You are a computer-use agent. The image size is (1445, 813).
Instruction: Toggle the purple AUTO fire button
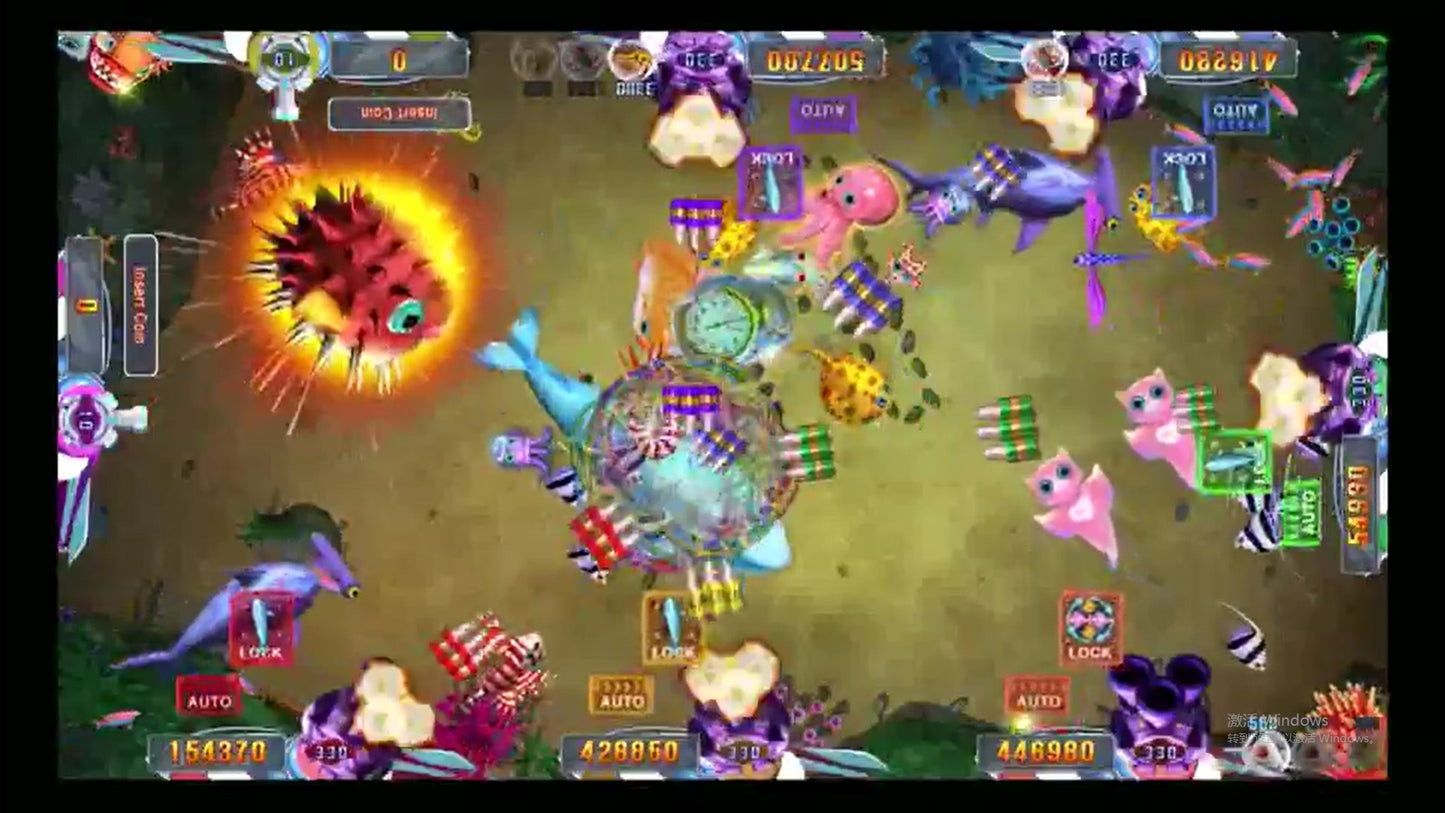click(823, 114)
